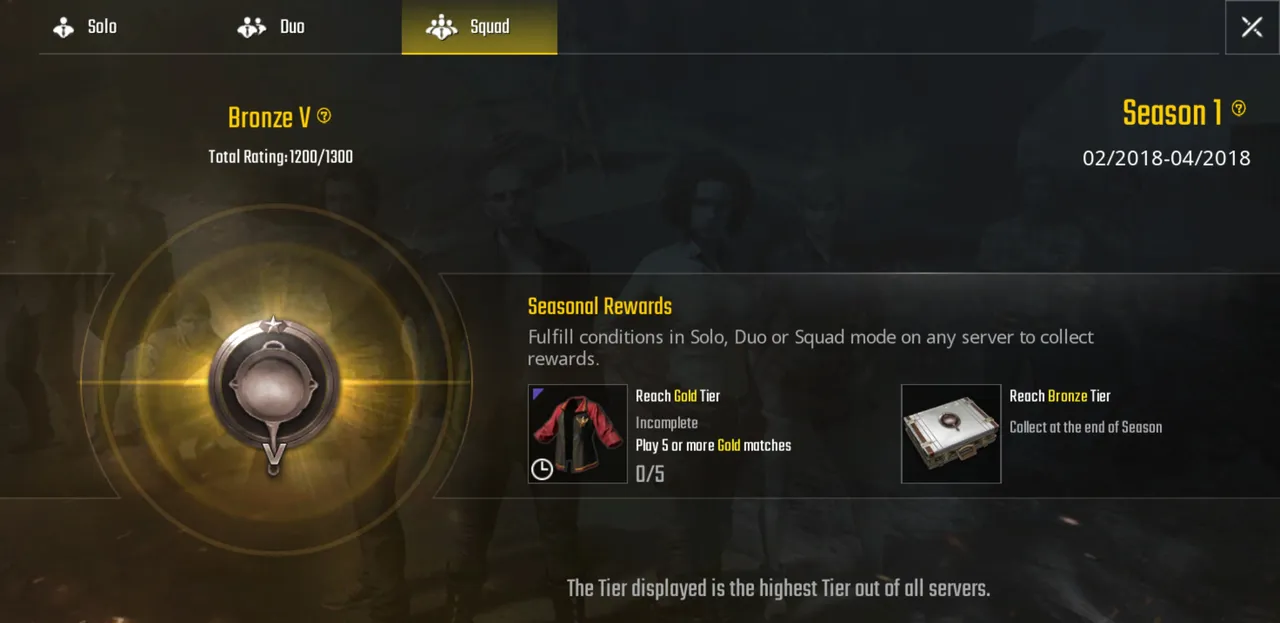Show the help icon beside Bronze V

click(324, 116)
